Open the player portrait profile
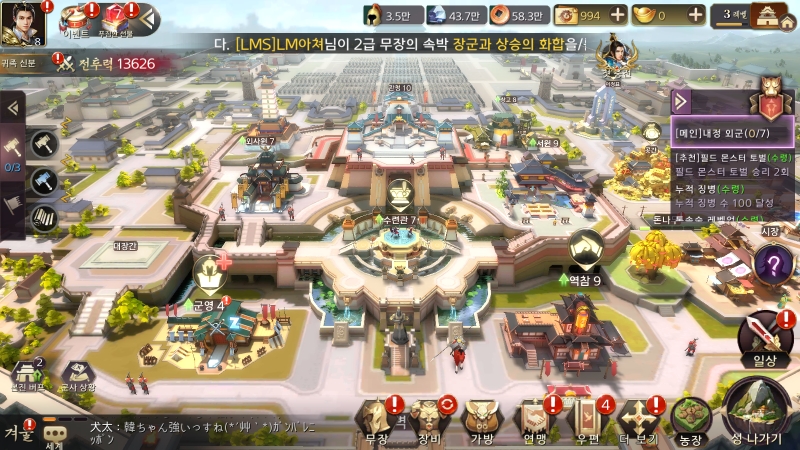800x450 pixels. (24, 24)
